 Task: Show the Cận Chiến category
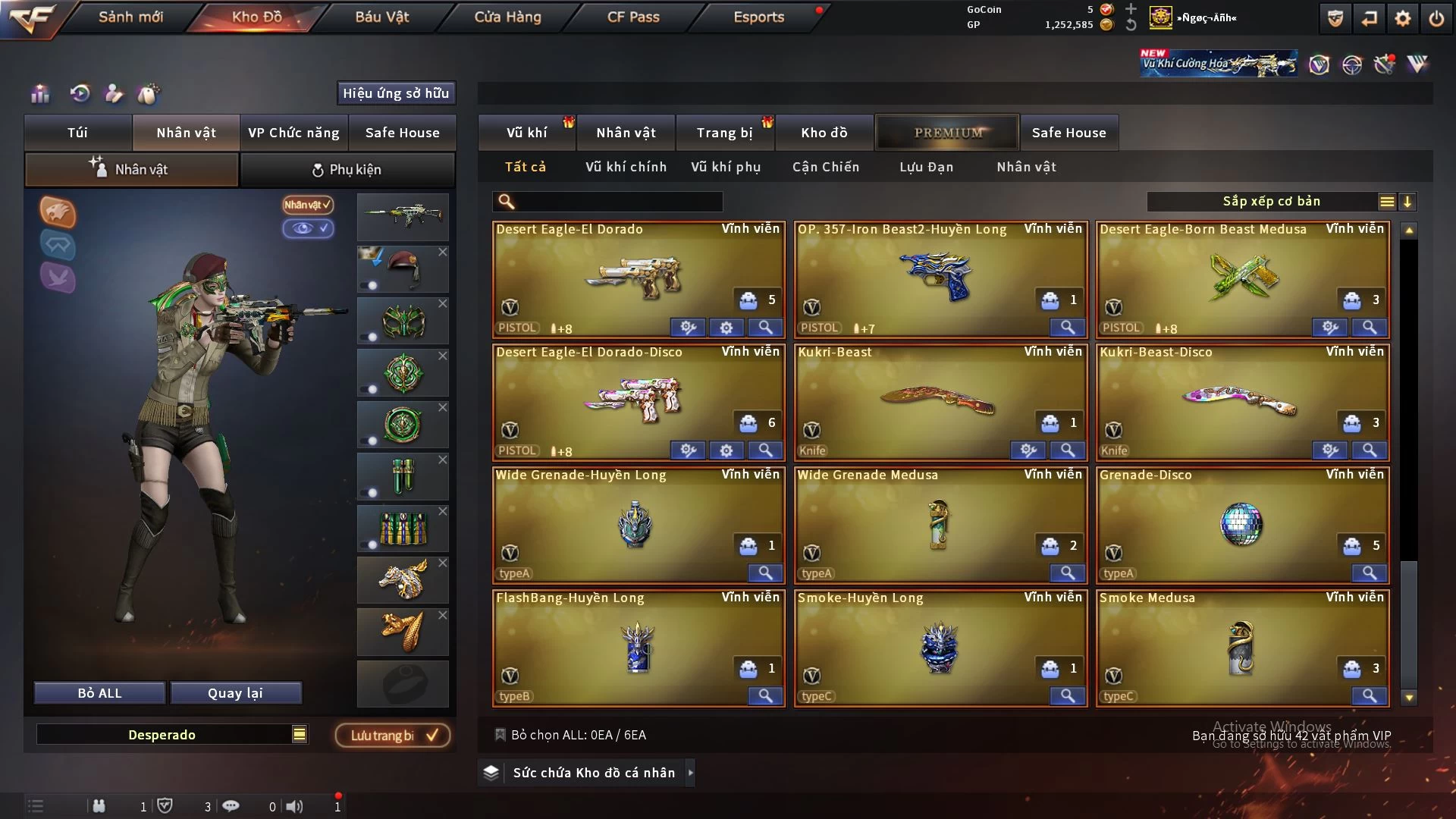pyautogui.click(x=826, y=167)
